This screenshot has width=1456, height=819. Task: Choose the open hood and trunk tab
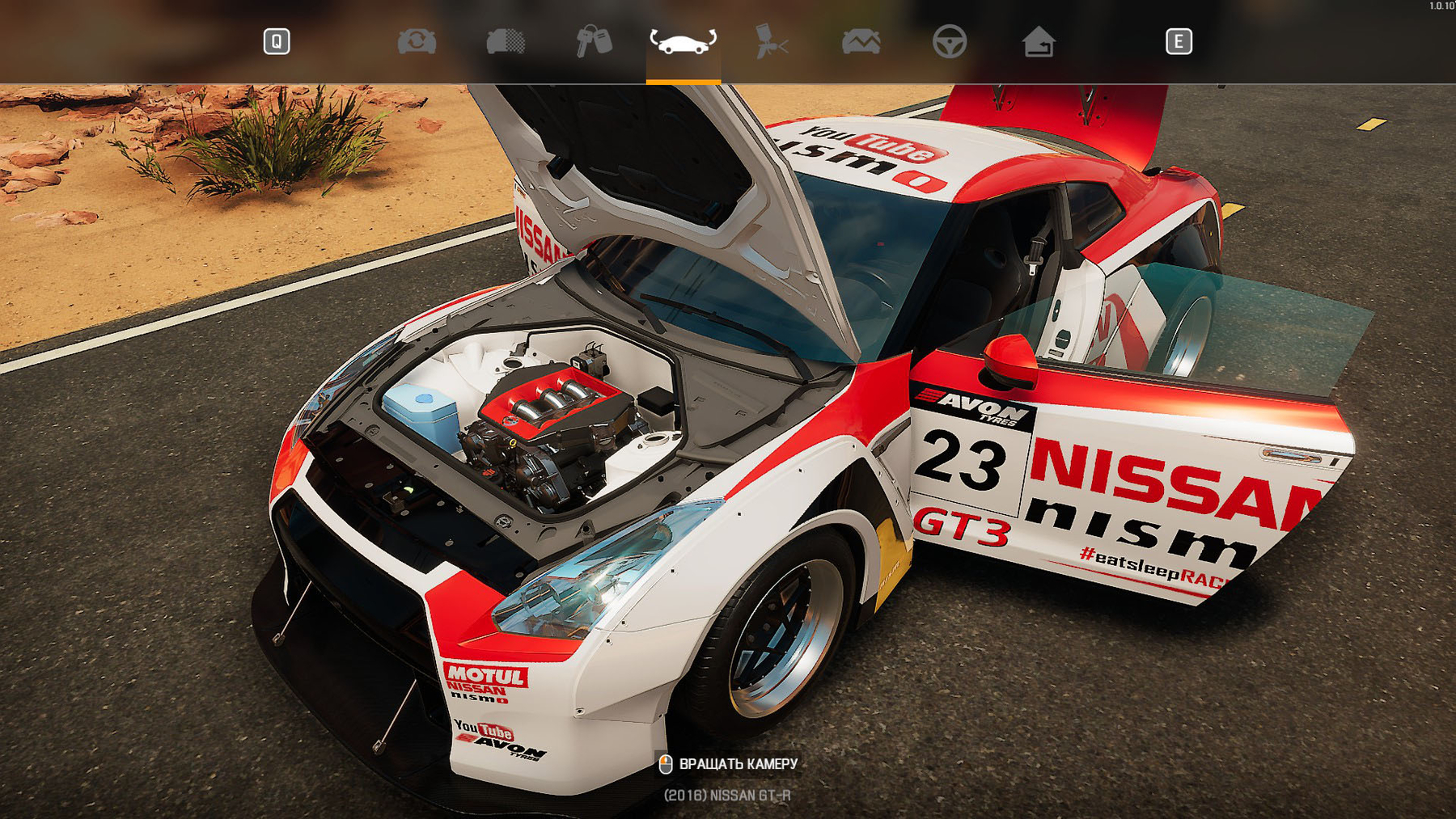(683, 41)
